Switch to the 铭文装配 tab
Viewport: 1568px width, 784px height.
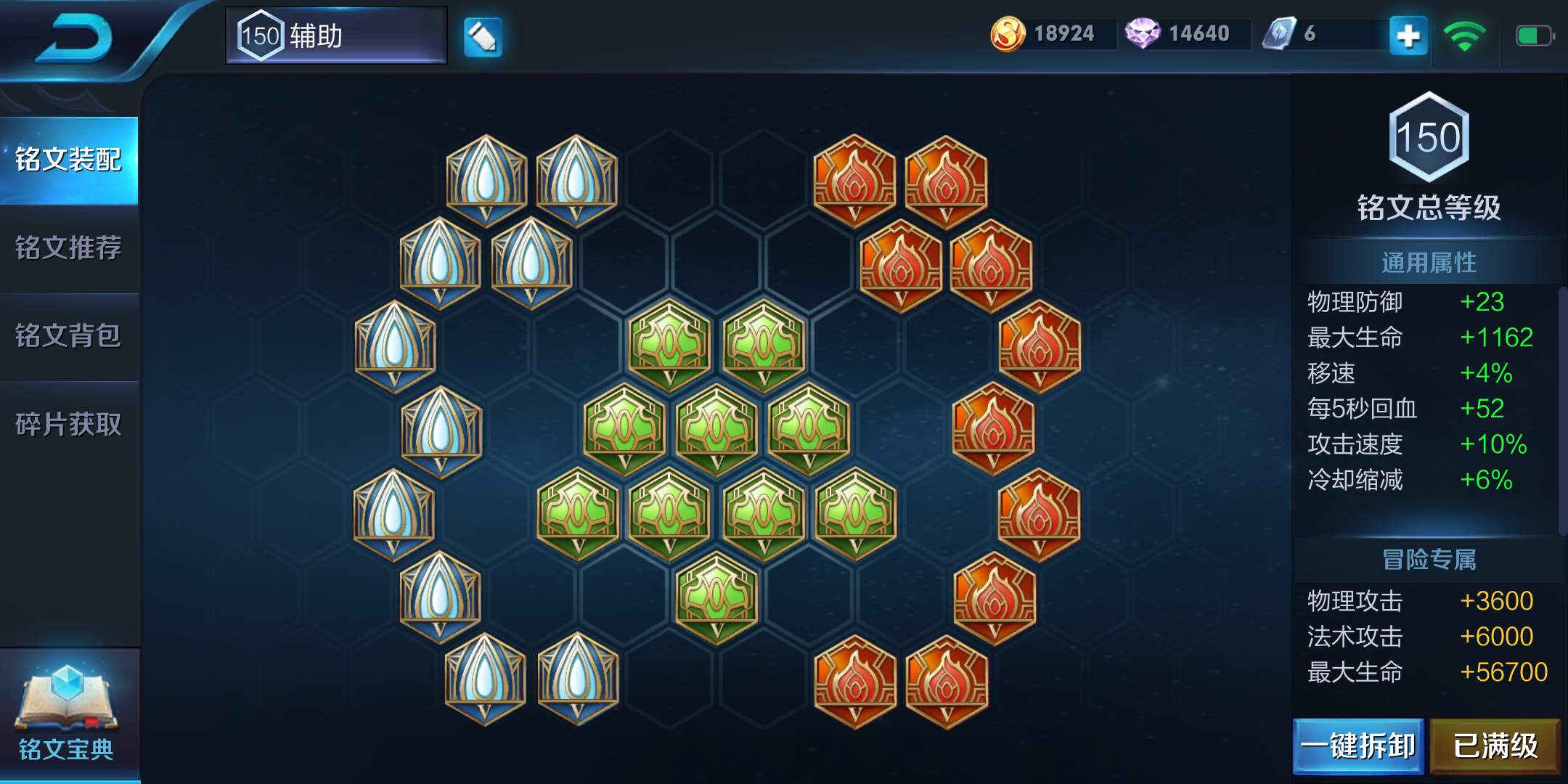69,160
